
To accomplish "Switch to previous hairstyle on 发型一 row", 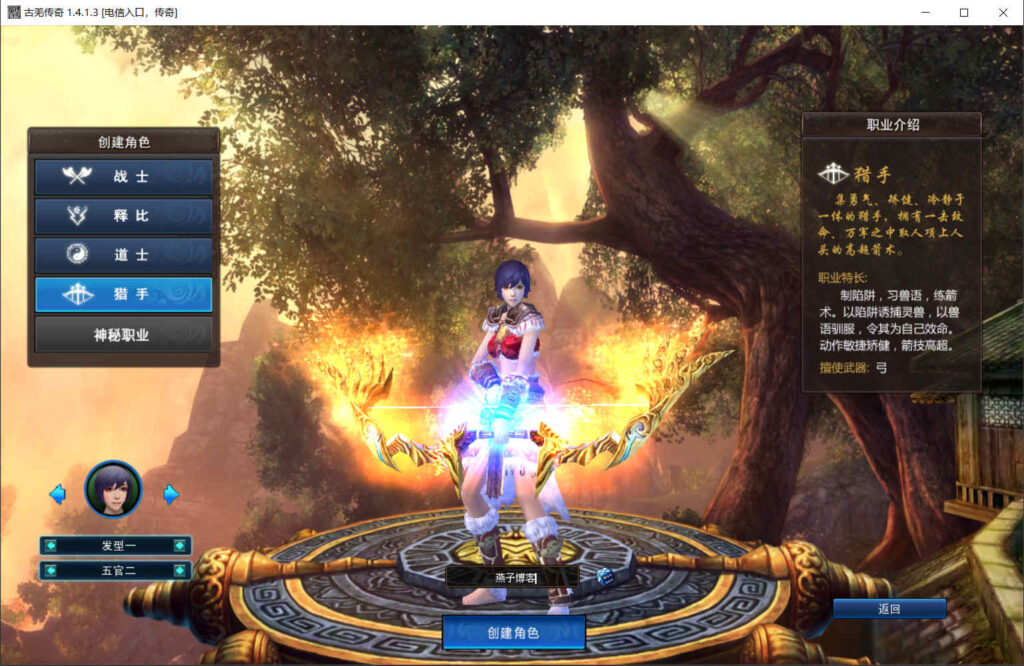I will [x=50, y=546].
